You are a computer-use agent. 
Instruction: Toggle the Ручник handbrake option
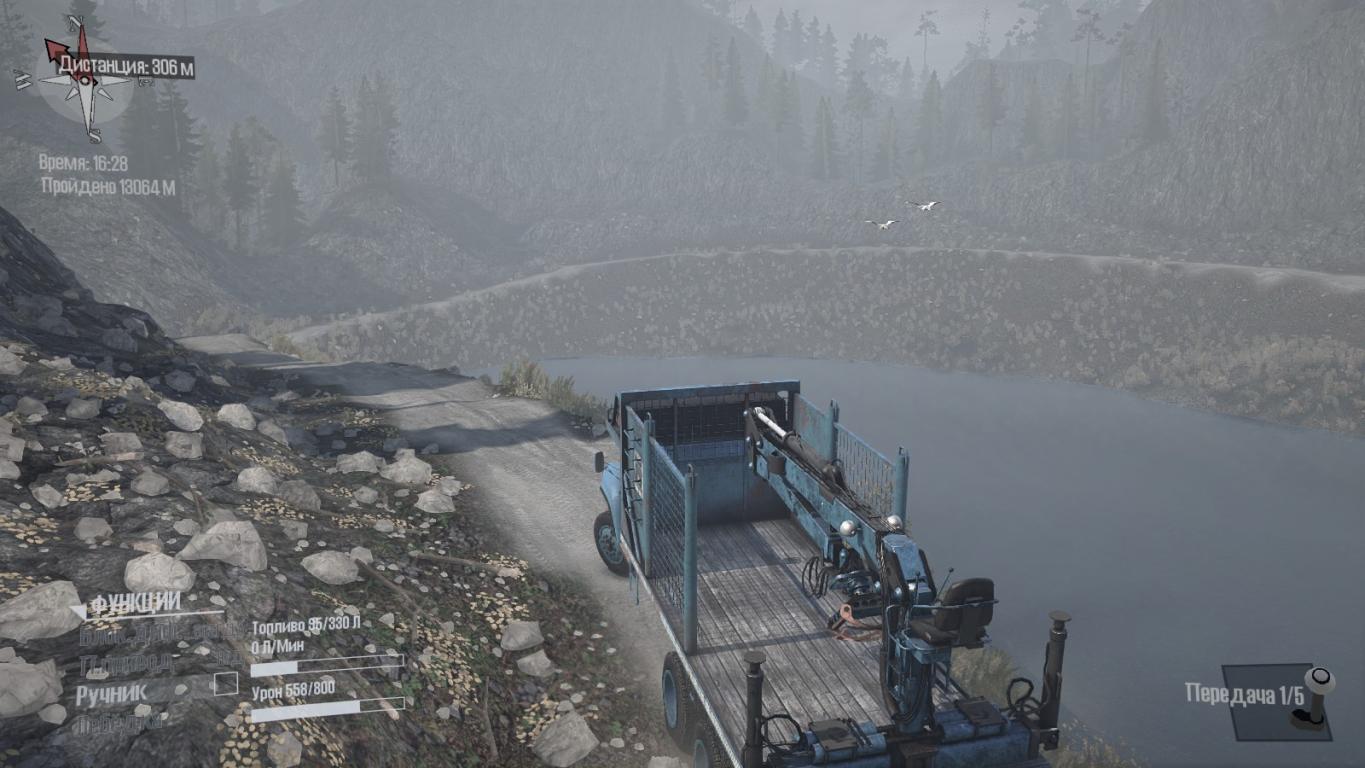coord(111,692)
